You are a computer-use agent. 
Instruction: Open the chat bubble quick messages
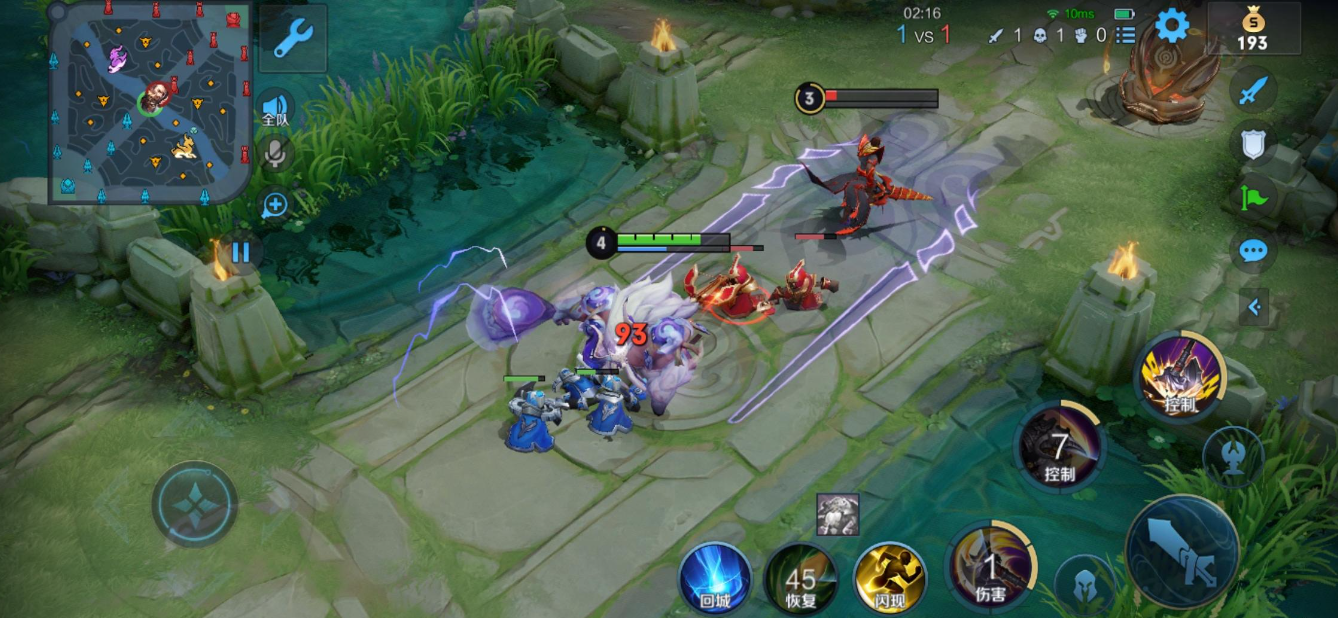[x=1253, y=250]
